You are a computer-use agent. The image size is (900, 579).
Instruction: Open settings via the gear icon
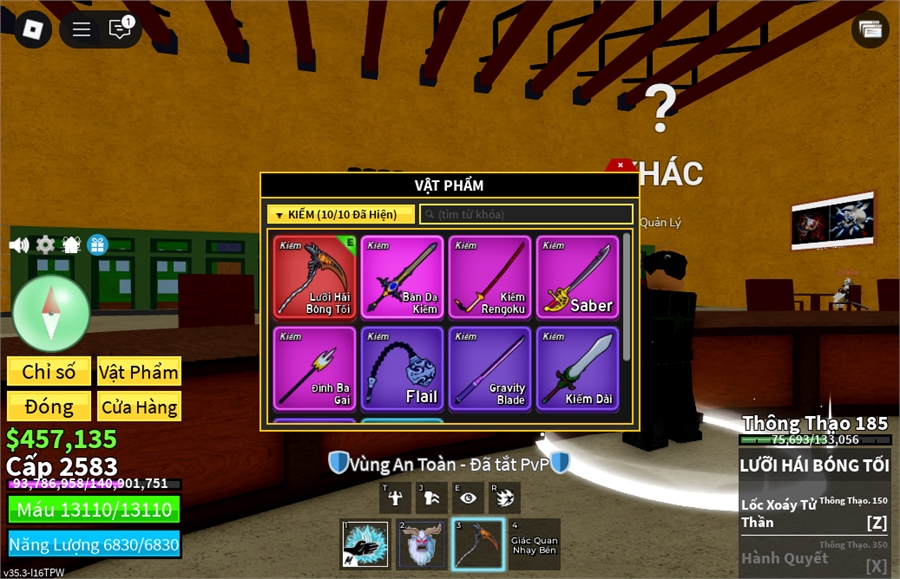pyautogui.click(x=45, y=245)
